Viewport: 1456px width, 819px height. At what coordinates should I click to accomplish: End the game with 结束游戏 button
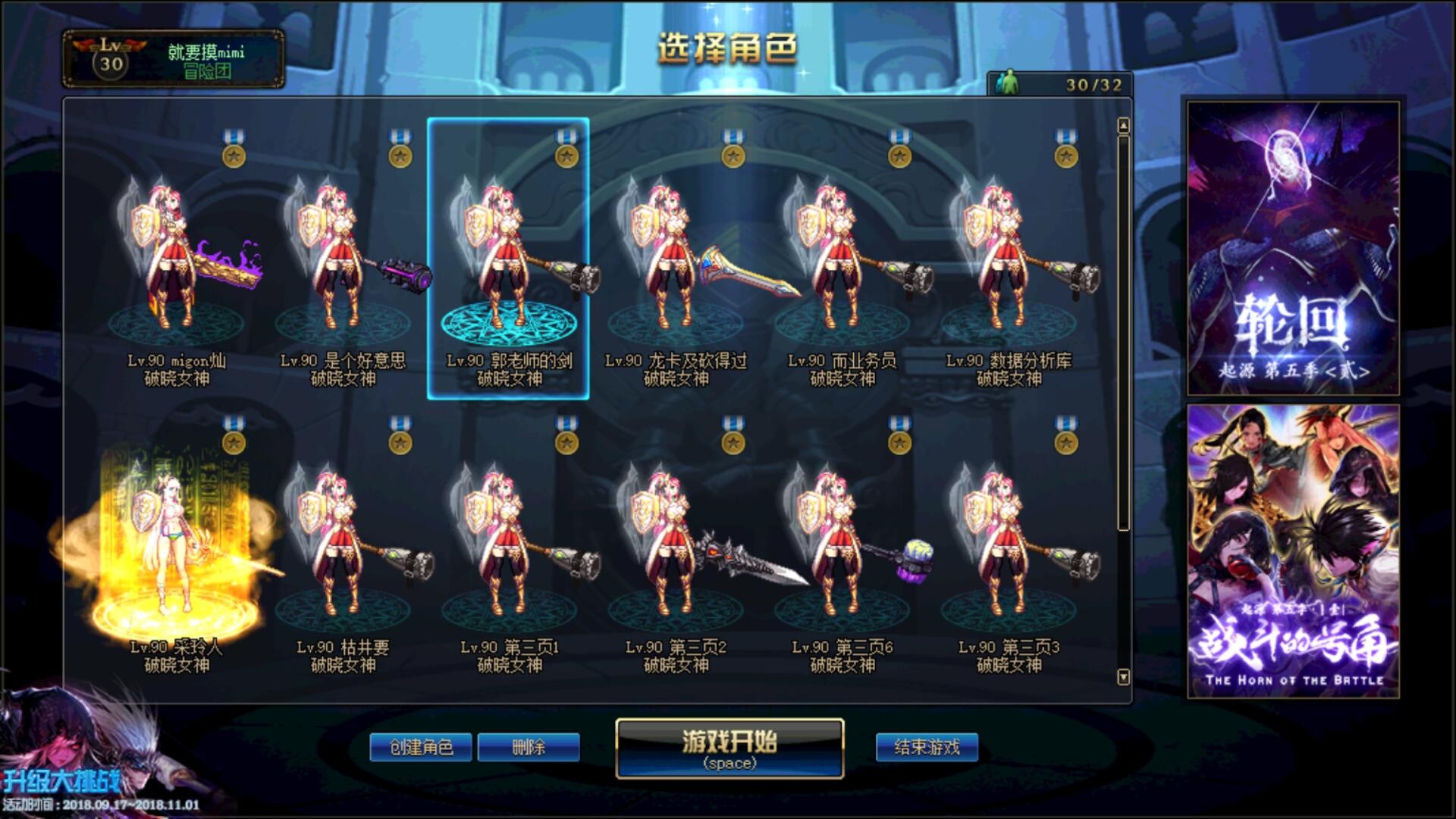coord(927,747)
